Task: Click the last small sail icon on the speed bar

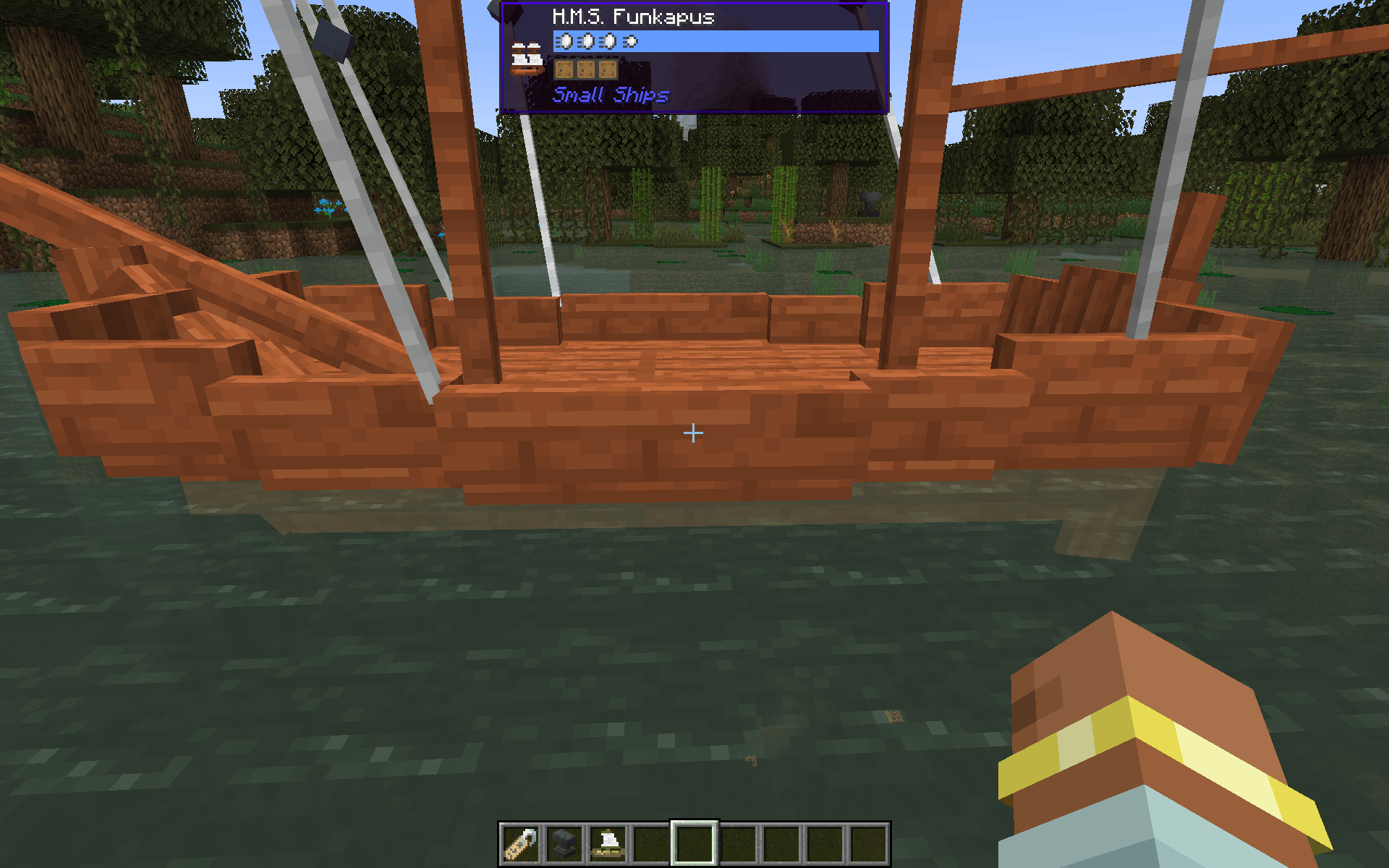Action: coord(629,42)
